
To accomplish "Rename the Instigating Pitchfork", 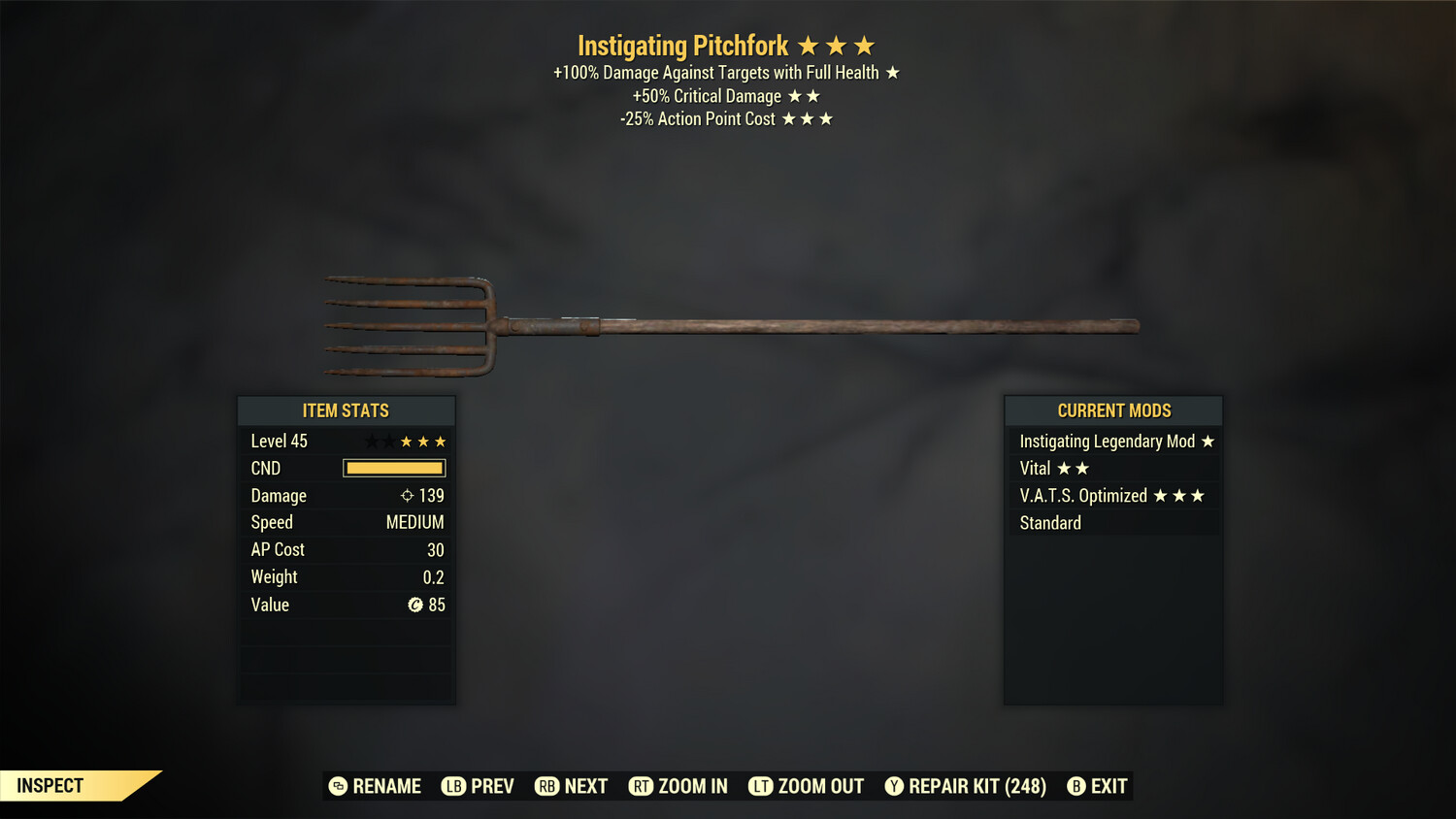I will tap(376, 786).
